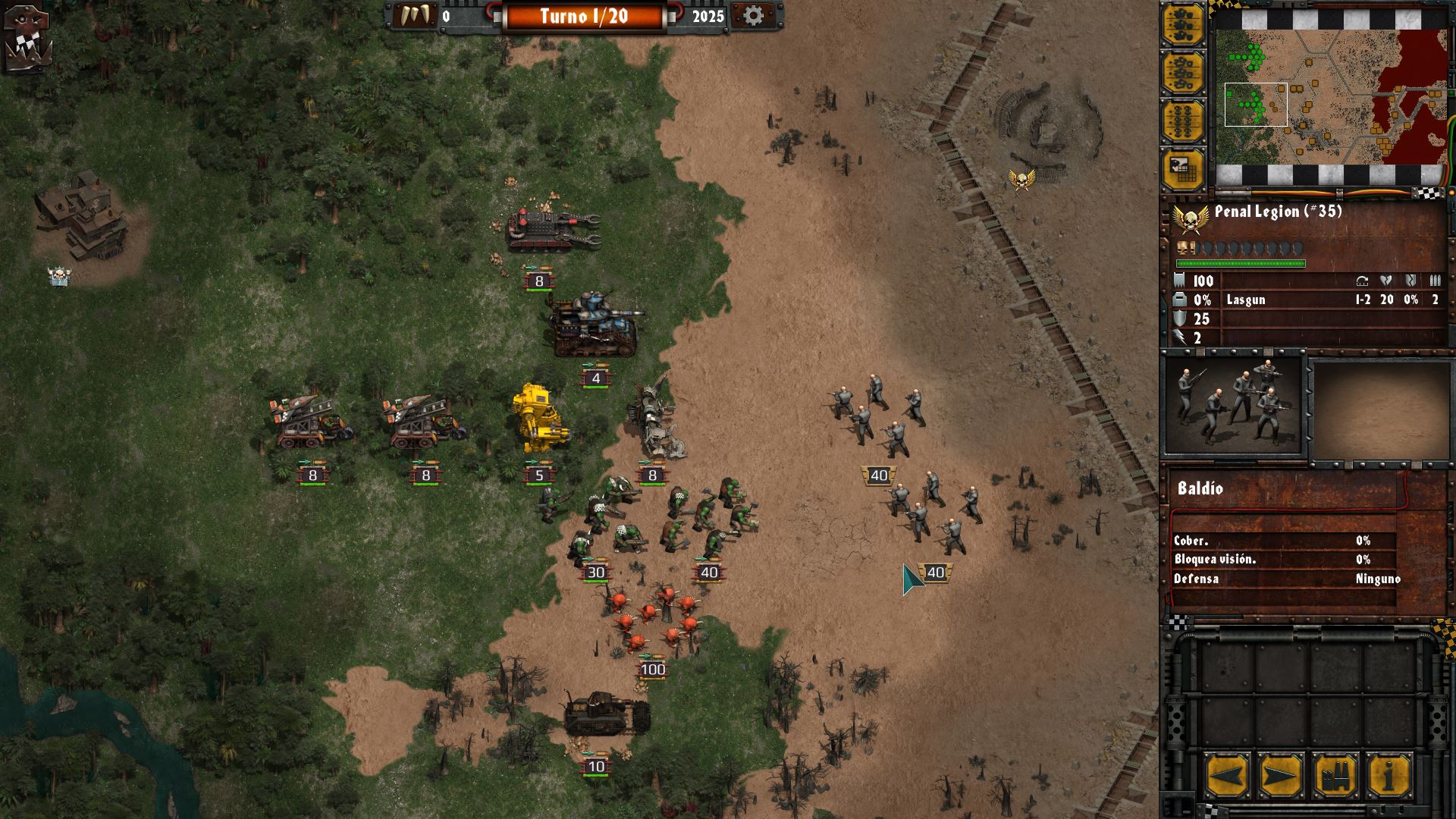Click the orange Turno 1/20 end-turn button
The image size is (1456, 819).
584,17
